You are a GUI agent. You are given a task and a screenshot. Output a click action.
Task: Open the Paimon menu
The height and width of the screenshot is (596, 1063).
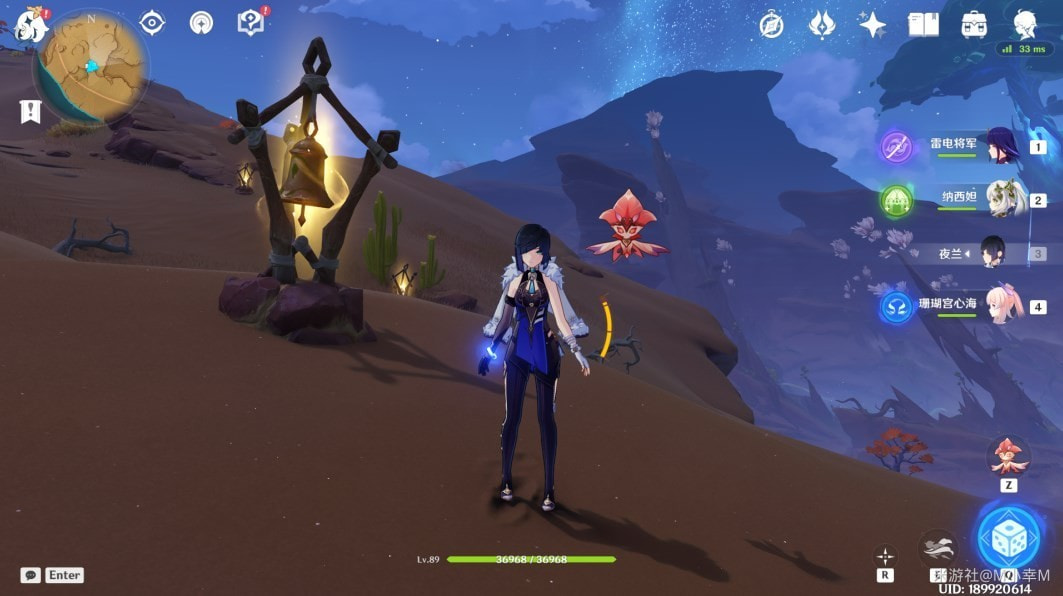[x=31, y=24]
